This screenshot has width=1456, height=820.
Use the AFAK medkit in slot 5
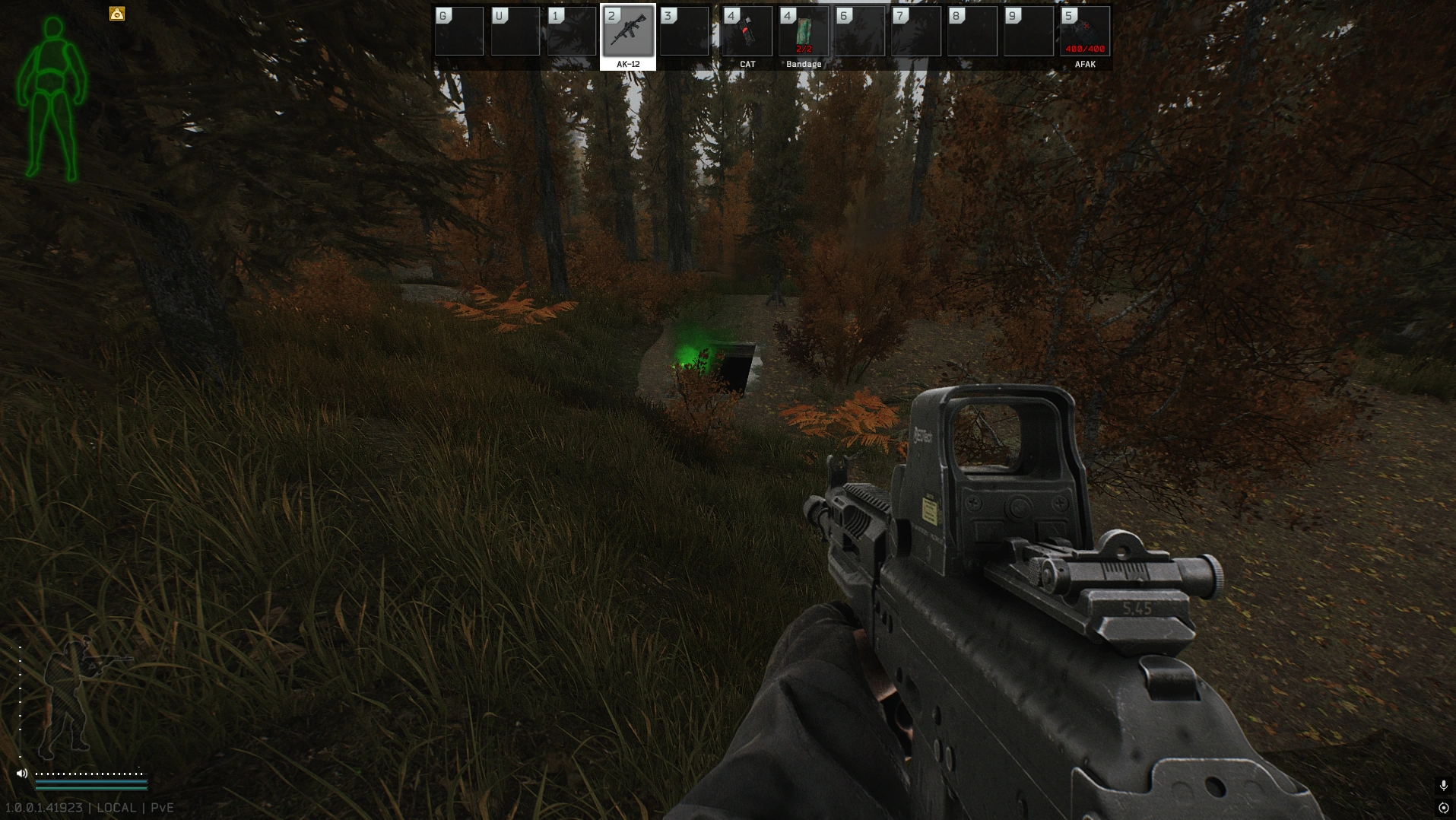(x=1084, y=32)
